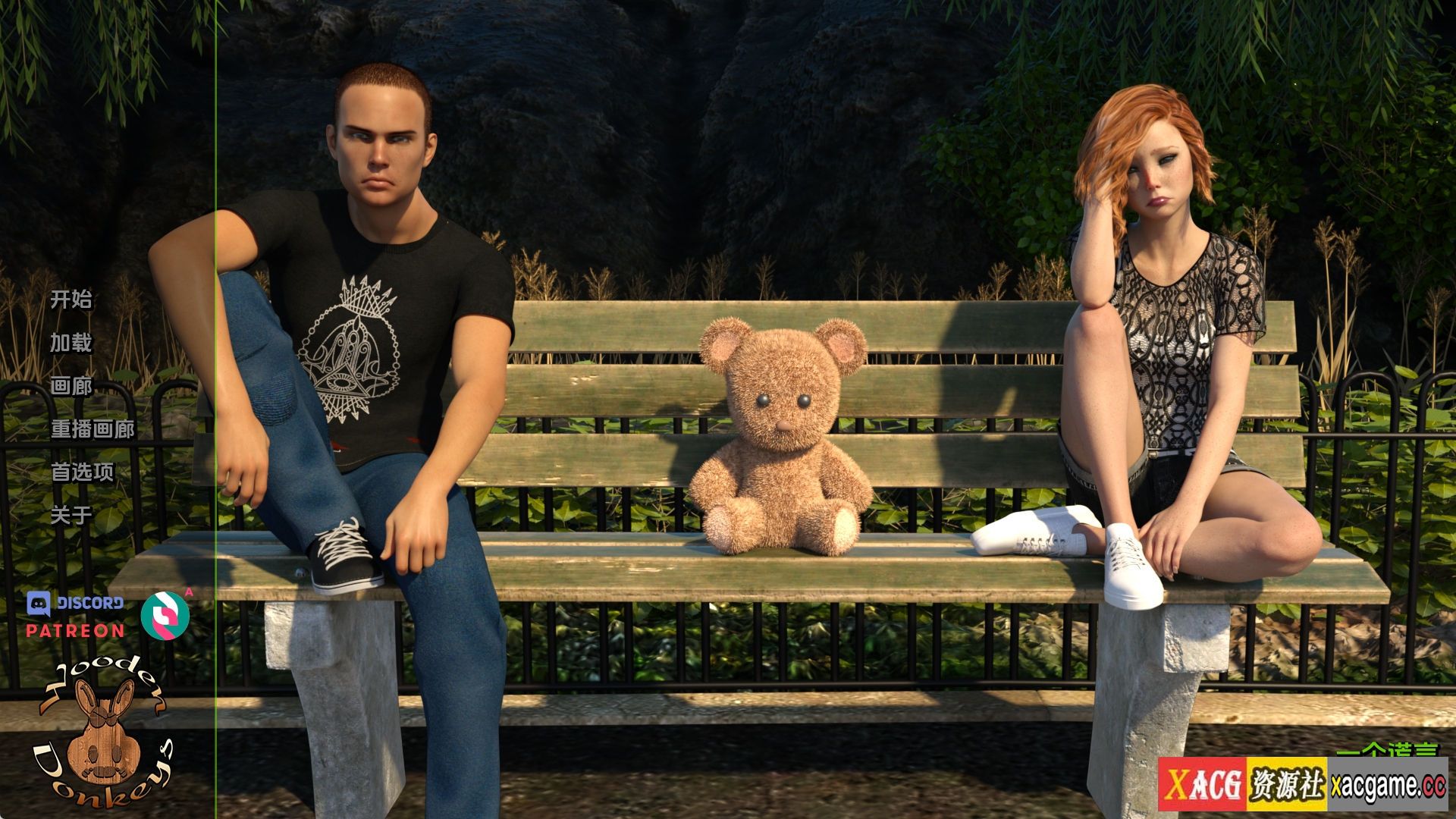This screenshot has width=1456, height=819.
Task: Open the 加载 load menu
Action: point(71,343)
